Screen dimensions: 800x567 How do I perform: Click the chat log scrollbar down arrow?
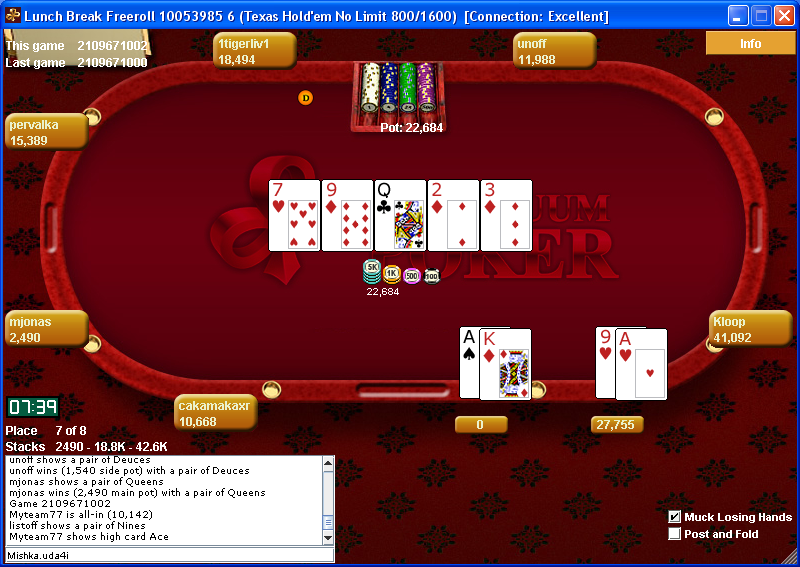point(328,537)
